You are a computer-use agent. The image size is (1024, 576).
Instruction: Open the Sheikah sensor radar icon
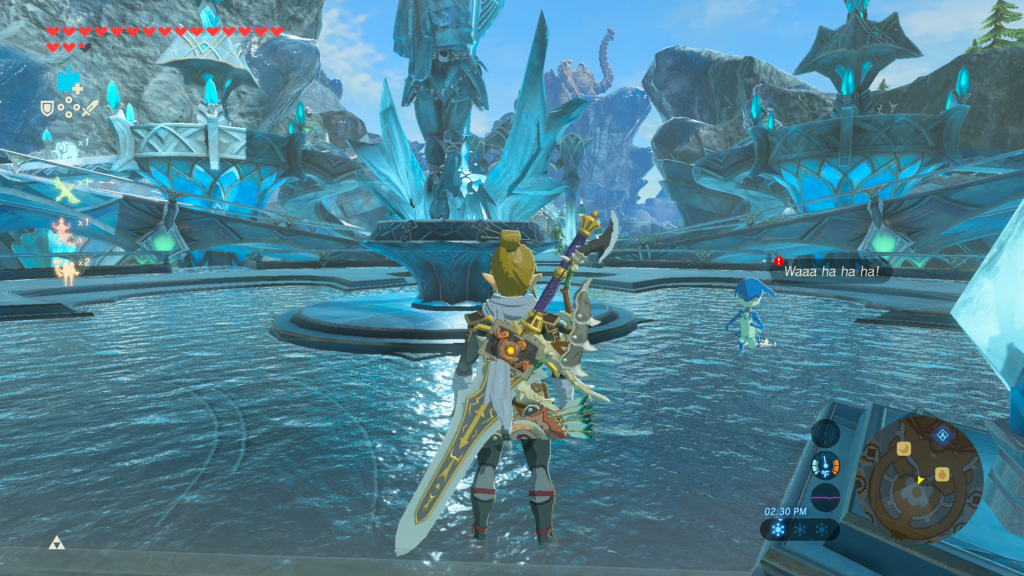pyautogui.click(x=825, y=433)
